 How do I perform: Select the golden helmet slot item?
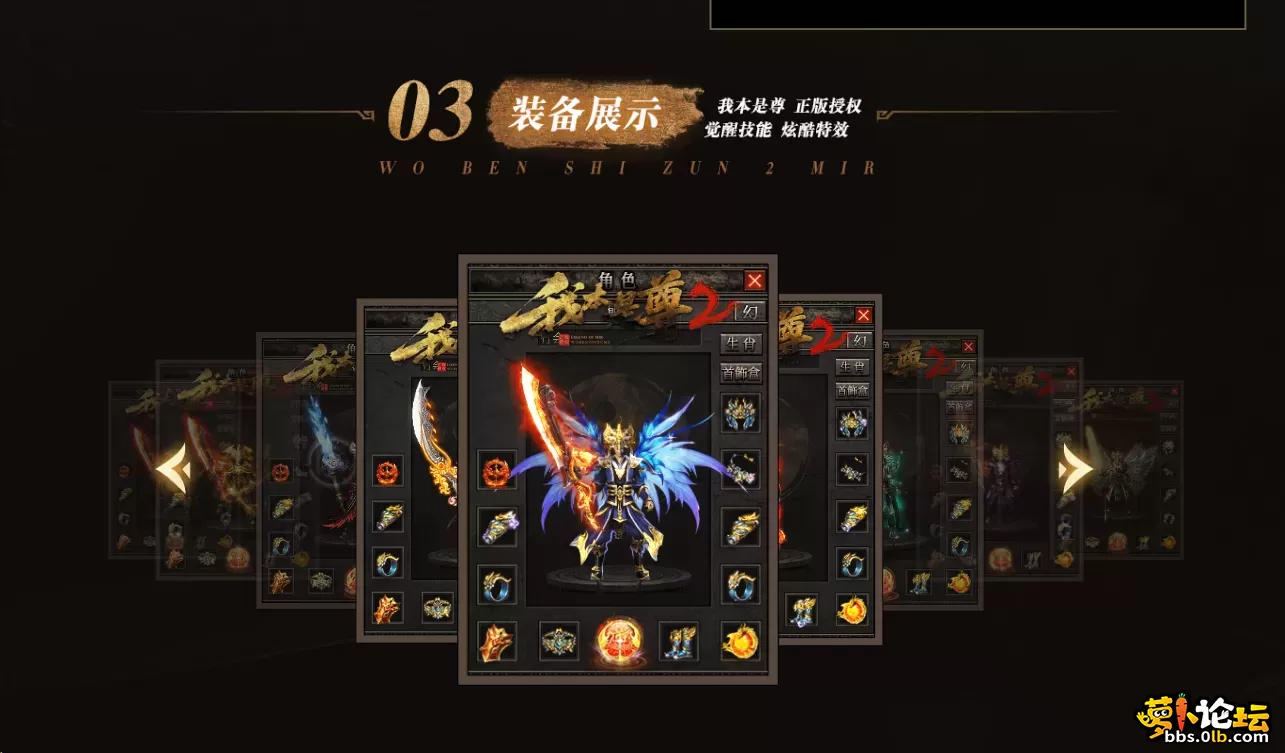coord(738,412)
